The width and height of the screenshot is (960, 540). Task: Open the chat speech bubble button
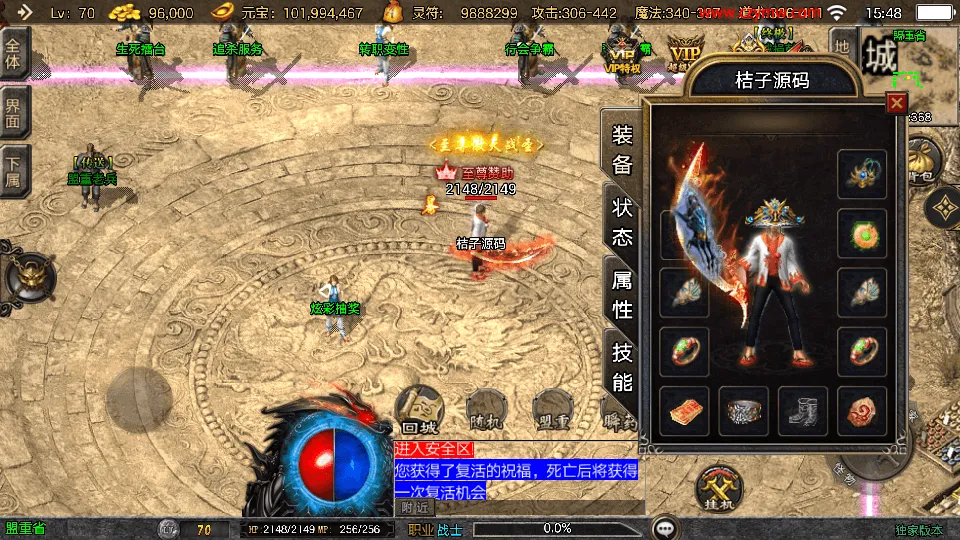(x=664, y=528)
